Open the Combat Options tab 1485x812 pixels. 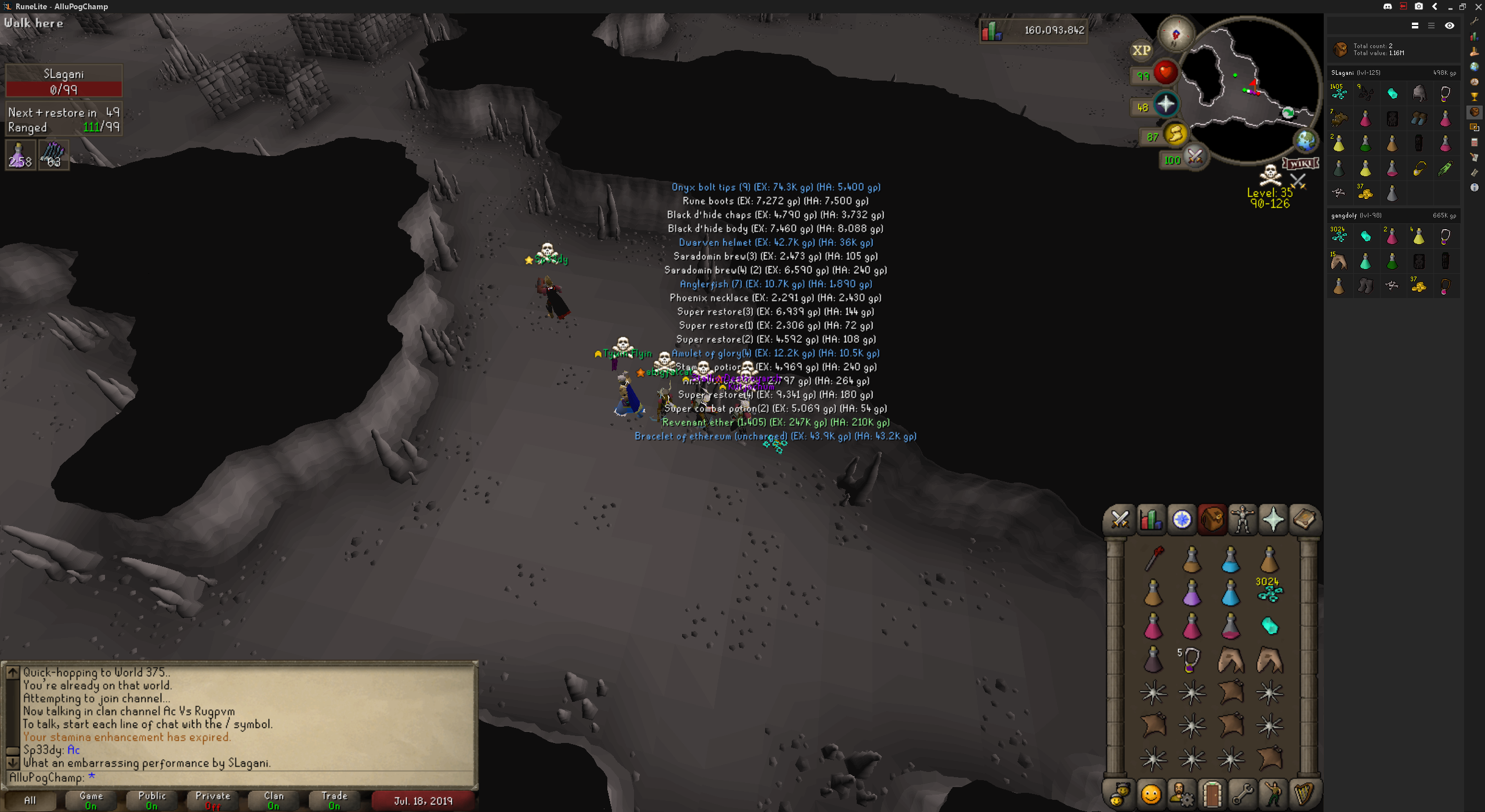[x=1119, y=519]
